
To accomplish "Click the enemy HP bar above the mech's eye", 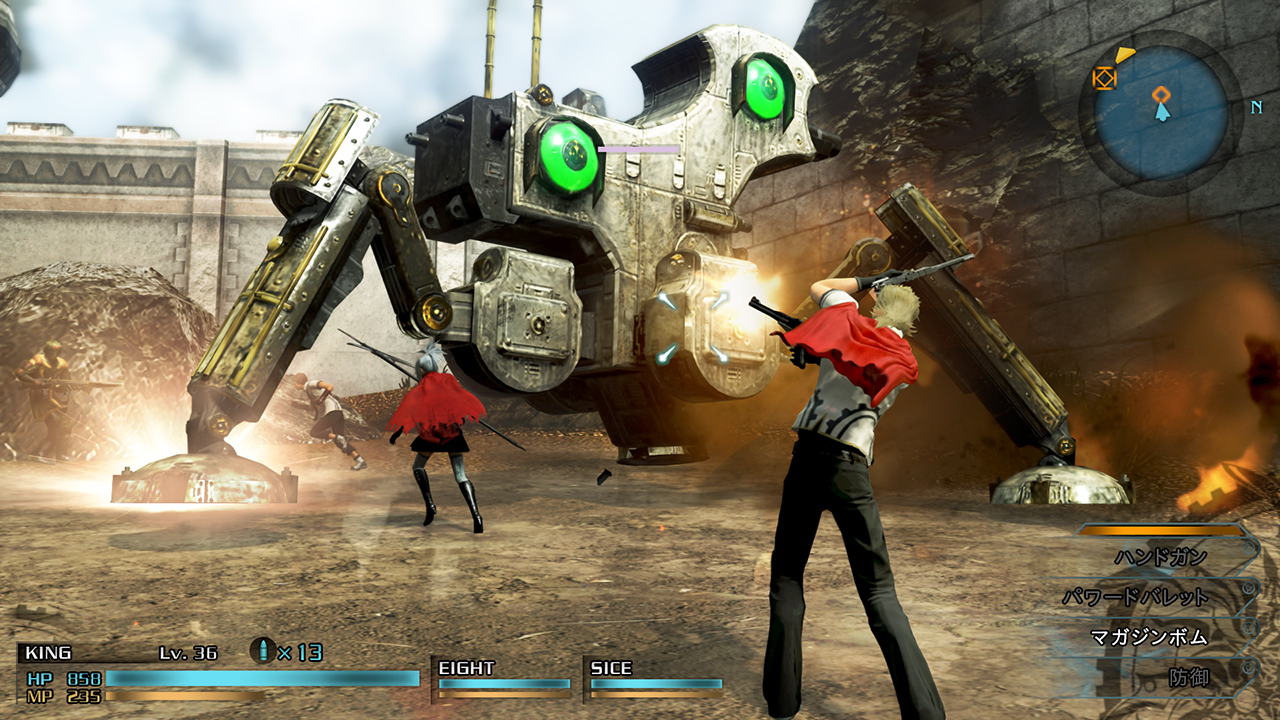I will pos(637,148).
